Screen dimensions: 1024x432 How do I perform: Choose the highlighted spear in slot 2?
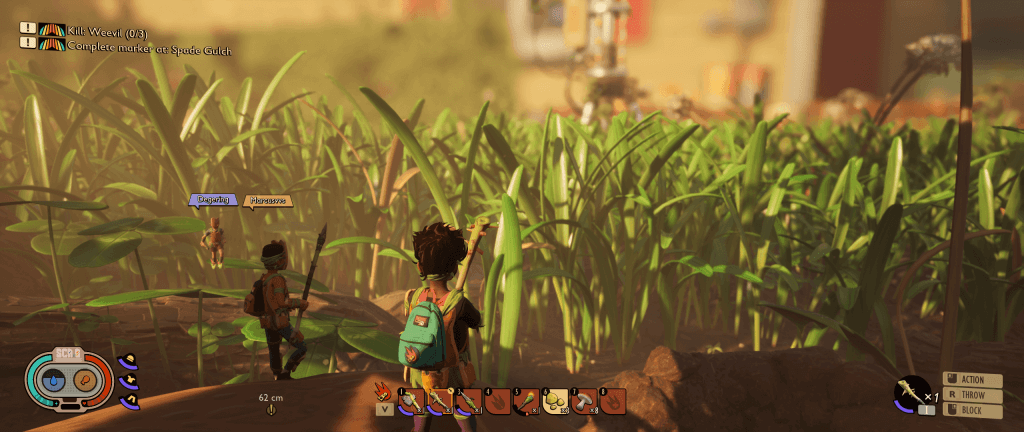tap(439, 401)
